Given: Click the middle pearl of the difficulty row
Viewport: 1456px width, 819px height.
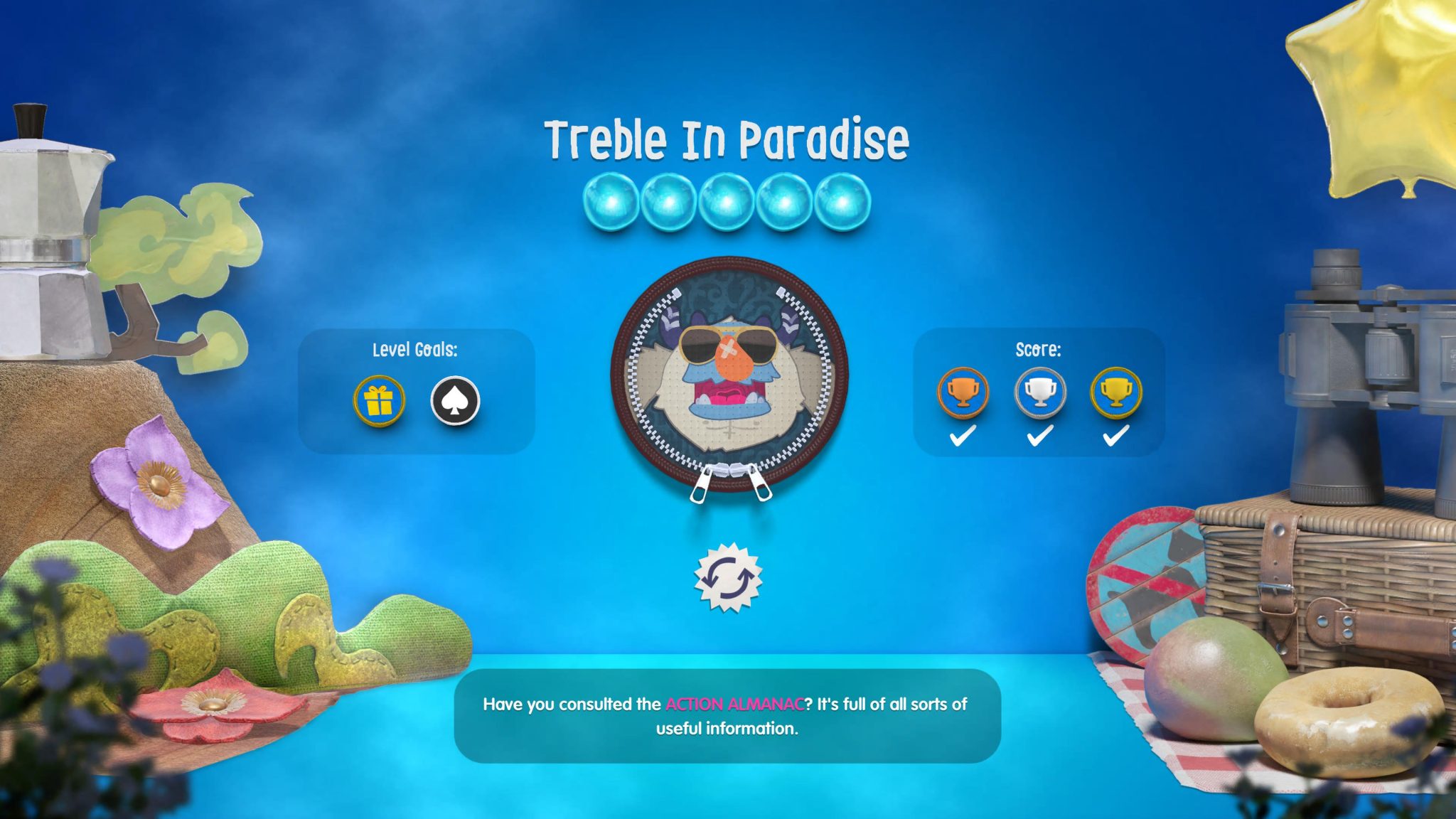Looking at the screenshot, I should click(727, 200).
